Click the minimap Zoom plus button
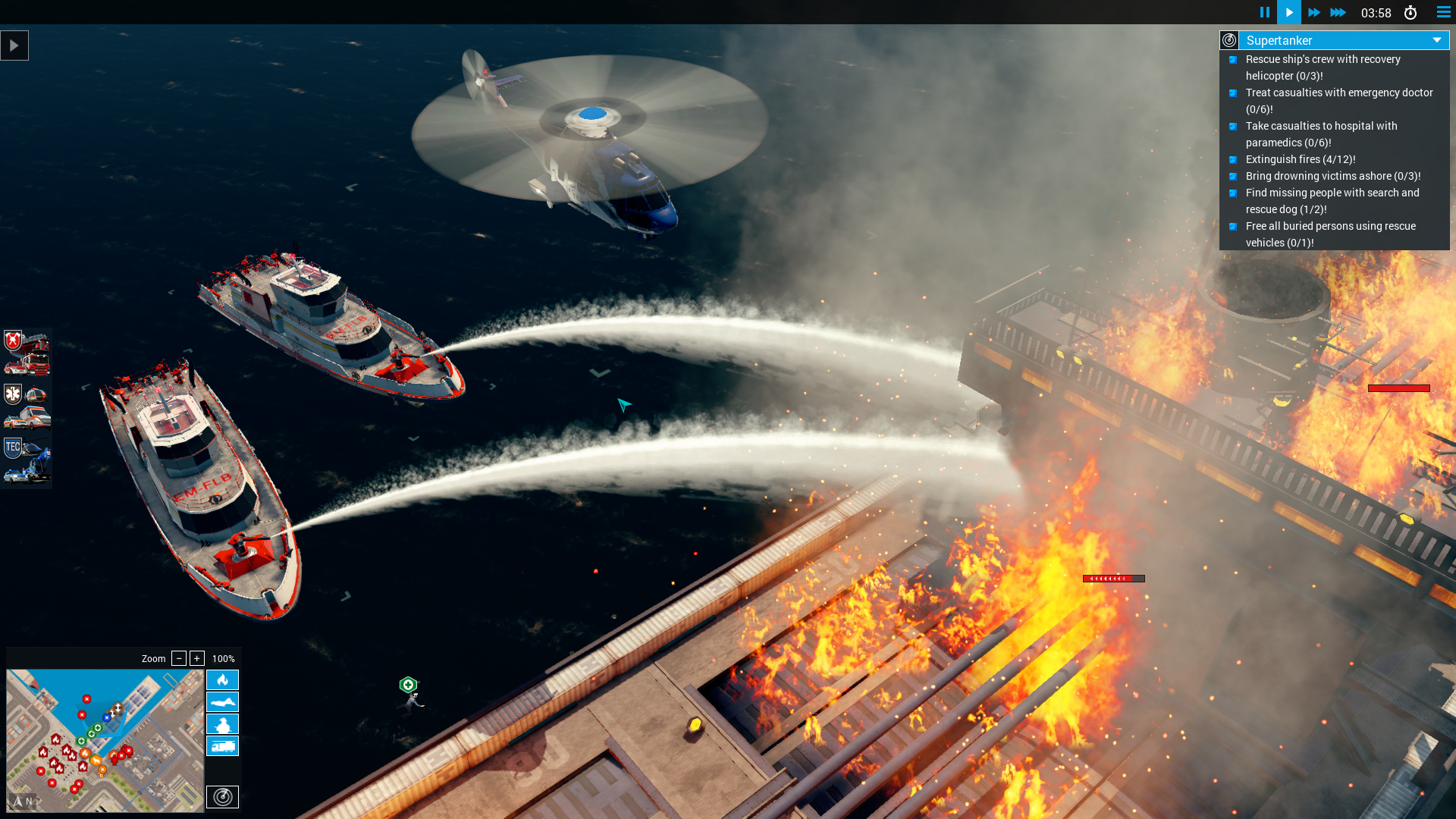 coord(197,658)
